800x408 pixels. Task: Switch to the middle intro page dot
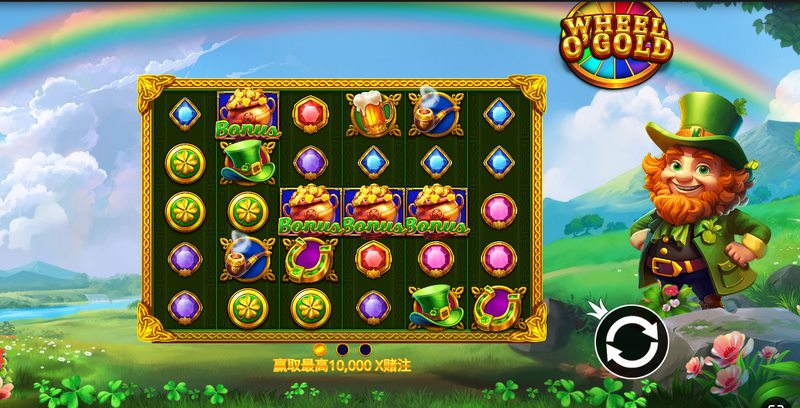click(x=342, y=349)
